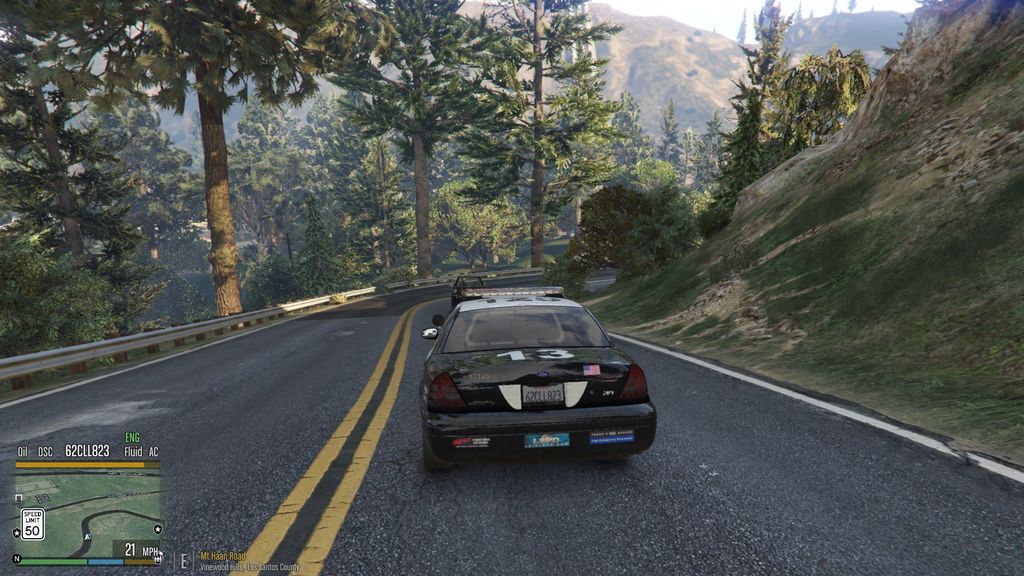
Task: Select the Speed Limit 50 sign
Action: 33,524
